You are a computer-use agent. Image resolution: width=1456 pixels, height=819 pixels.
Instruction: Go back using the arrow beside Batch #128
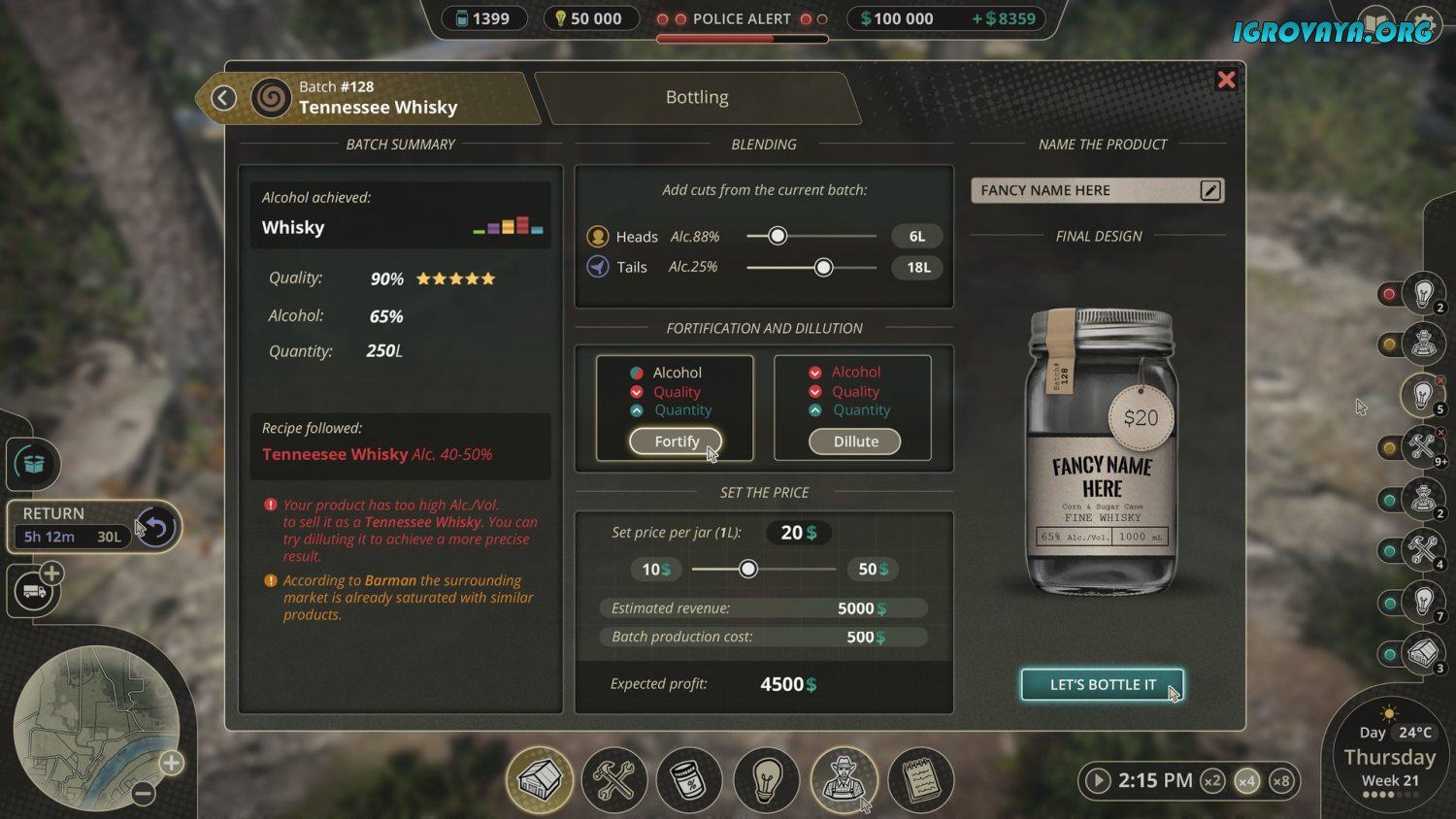(224, 98)
